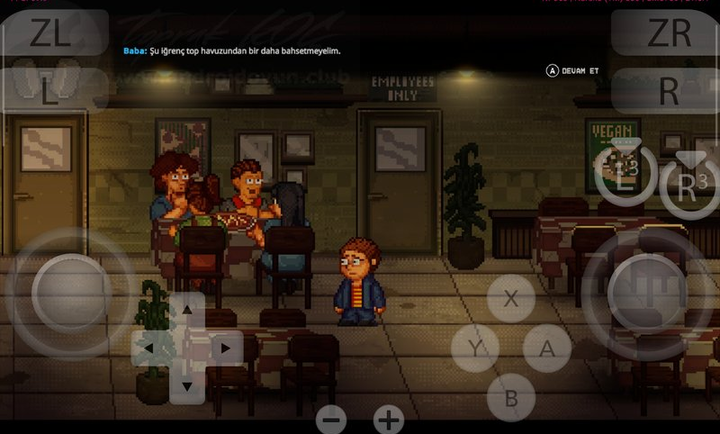The height and width of the screenshot is (434, 720).
Task: Tap the on-screen Y button
Action: pyautogui.click(x=474, y=349)
